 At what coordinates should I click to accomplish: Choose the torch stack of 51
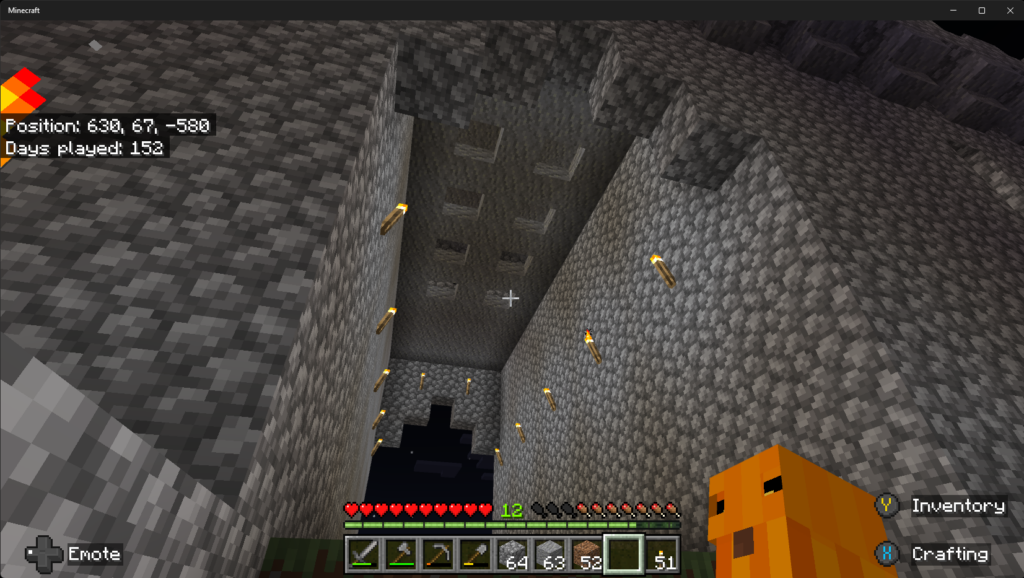pyautogui.click(x=661, y=553)
